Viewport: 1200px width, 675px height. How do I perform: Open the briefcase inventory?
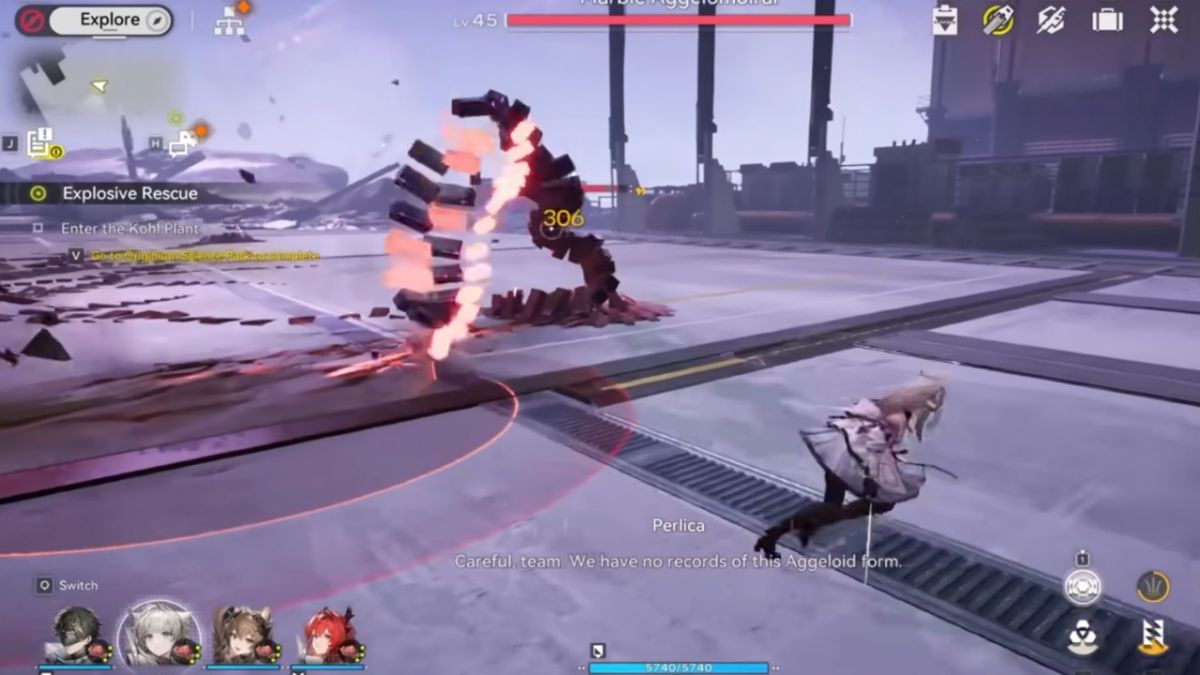[x=1107, y=20]
